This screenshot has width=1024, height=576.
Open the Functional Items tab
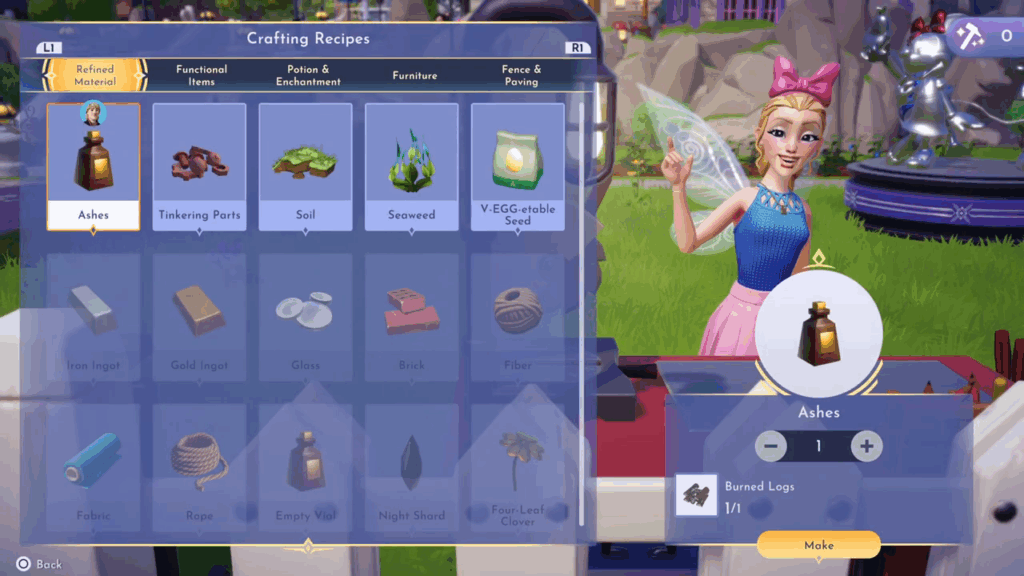[x=201, y=75]
